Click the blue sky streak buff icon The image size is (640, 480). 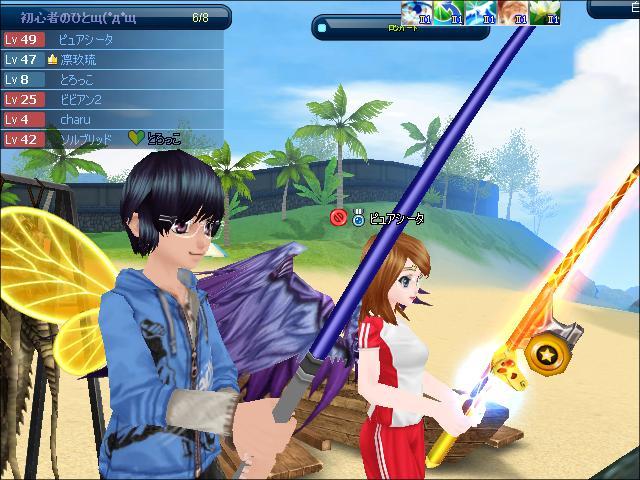pos(480,12)
